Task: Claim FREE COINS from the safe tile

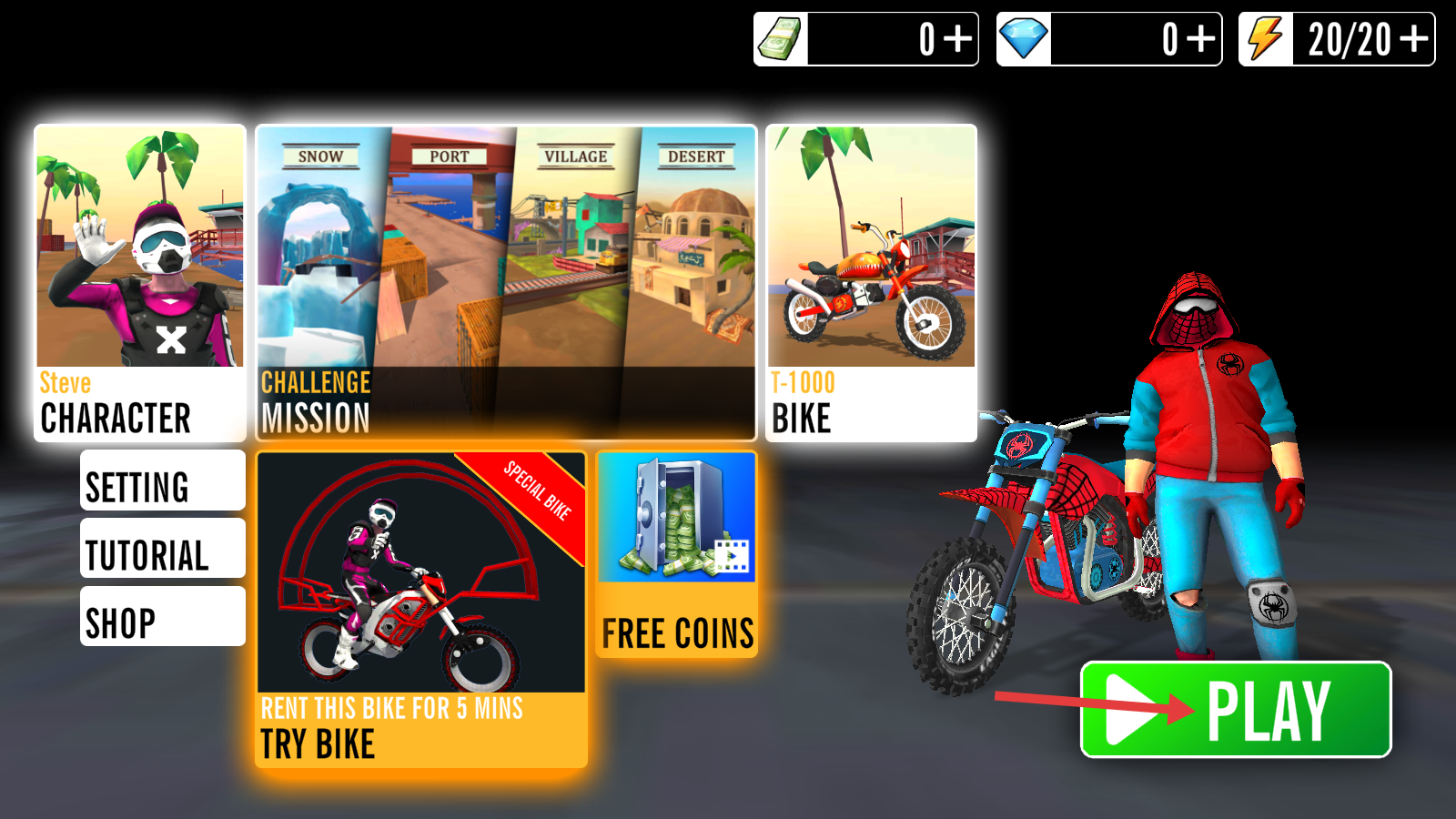Action: point(677,553)
